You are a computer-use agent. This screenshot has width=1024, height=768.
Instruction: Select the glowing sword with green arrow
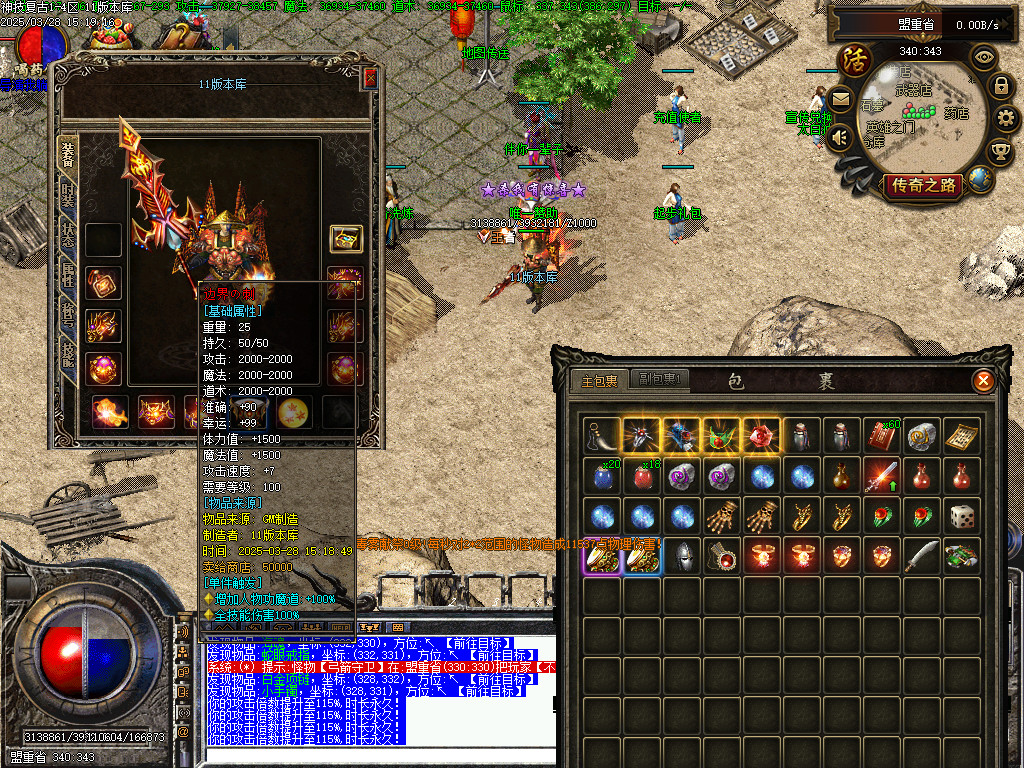(882, 476)
